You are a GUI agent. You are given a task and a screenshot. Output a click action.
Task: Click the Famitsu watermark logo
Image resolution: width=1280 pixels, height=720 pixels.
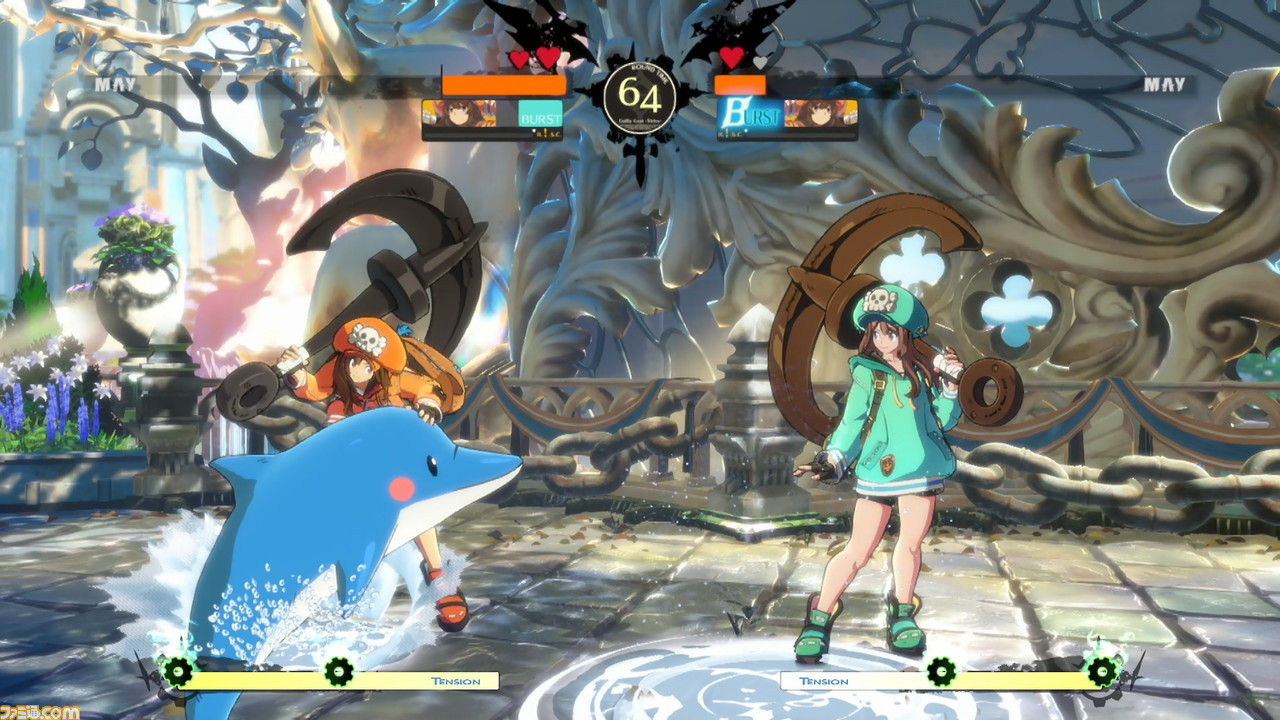(x=40, y=711)
